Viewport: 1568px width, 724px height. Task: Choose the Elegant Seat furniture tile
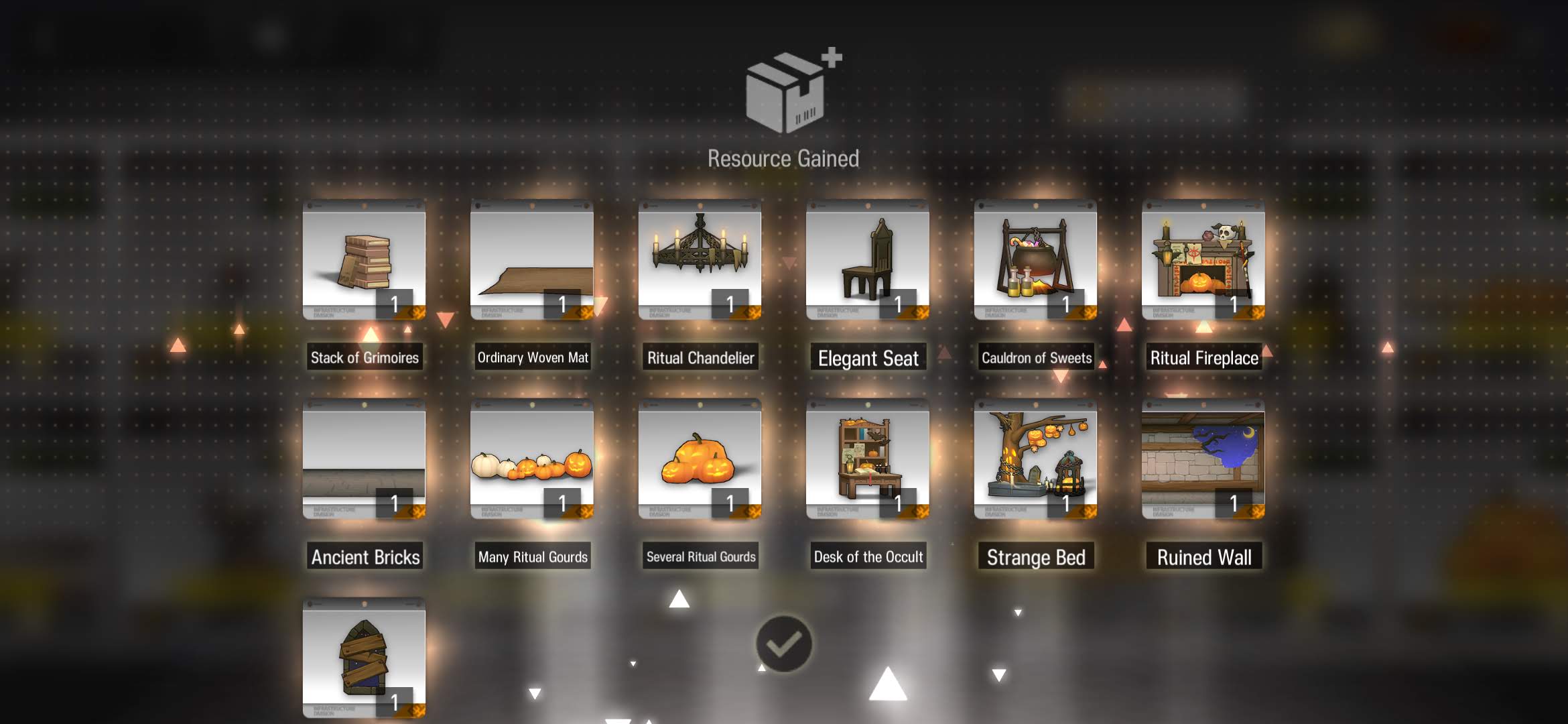click(x=867, y=260)
